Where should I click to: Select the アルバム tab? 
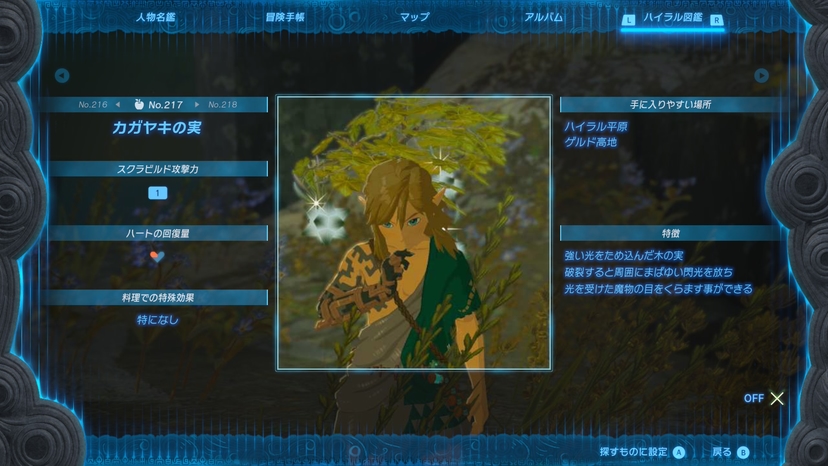click(x=543, y=17)
